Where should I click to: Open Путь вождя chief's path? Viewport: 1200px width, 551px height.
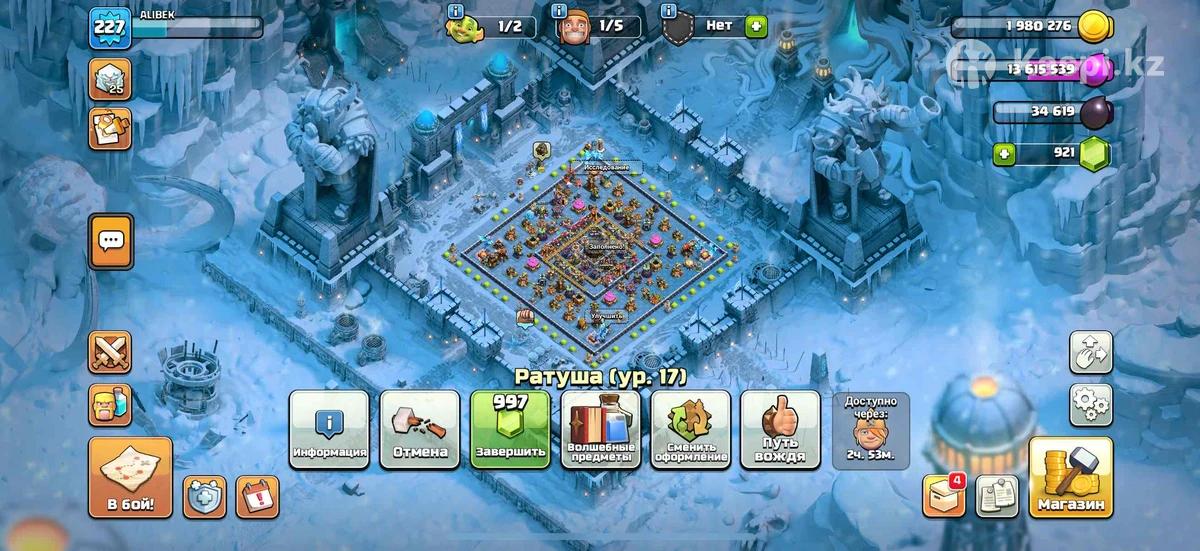click(780, 431)
